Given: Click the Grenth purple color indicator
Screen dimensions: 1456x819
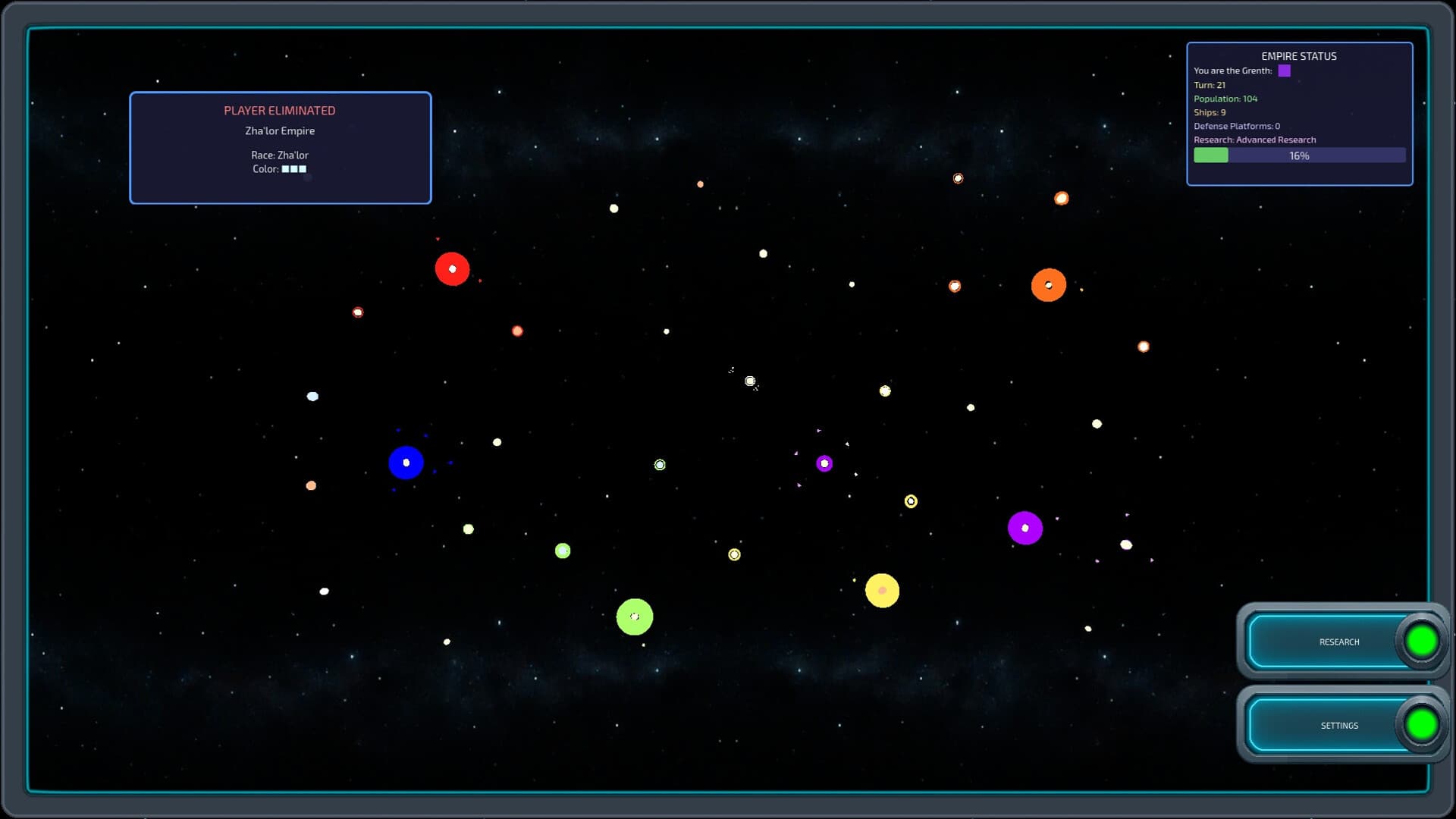Looking at the screenshot, I should (1284, 71).
